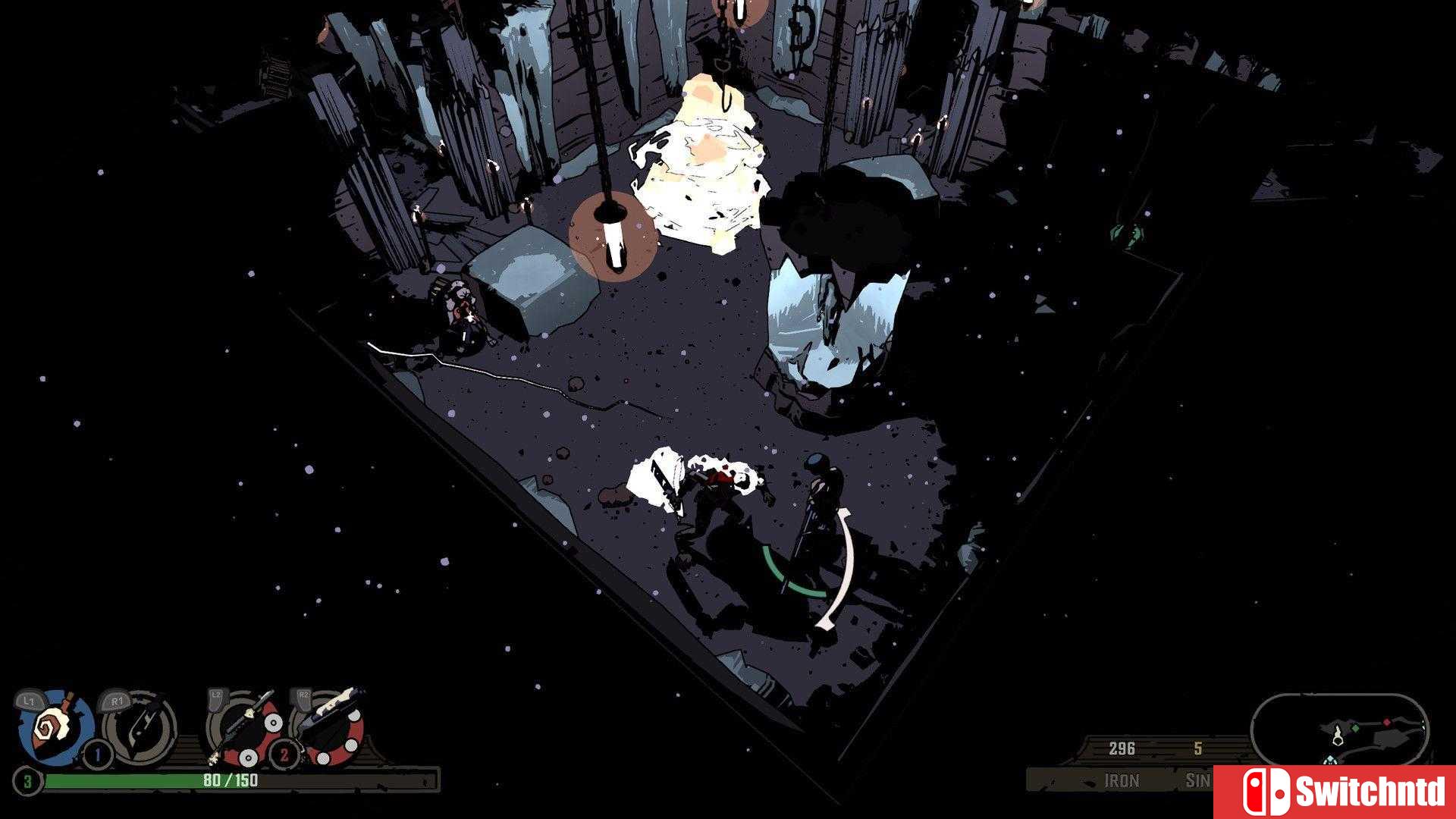1456x819 pixels.
Task: Activate the R1 dash skill icon
Action: click(x=140, y=726)
